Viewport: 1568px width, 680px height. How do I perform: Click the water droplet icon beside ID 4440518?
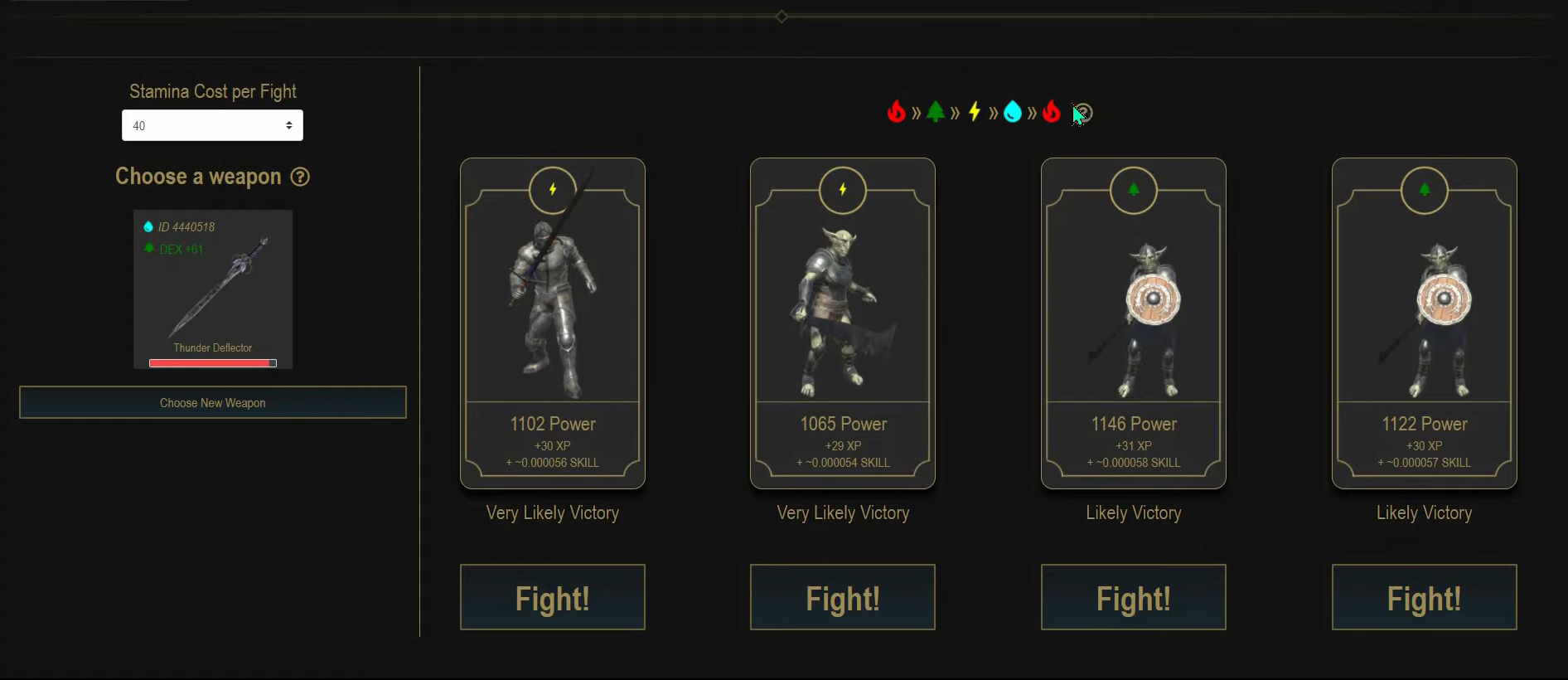point(148,226)
